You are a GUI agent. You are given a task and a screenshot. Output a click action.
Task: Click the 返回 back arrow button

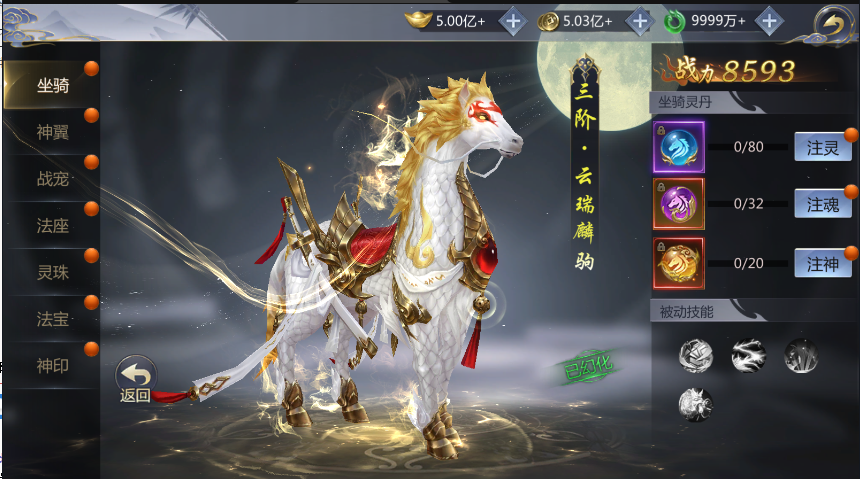point(136,379)
